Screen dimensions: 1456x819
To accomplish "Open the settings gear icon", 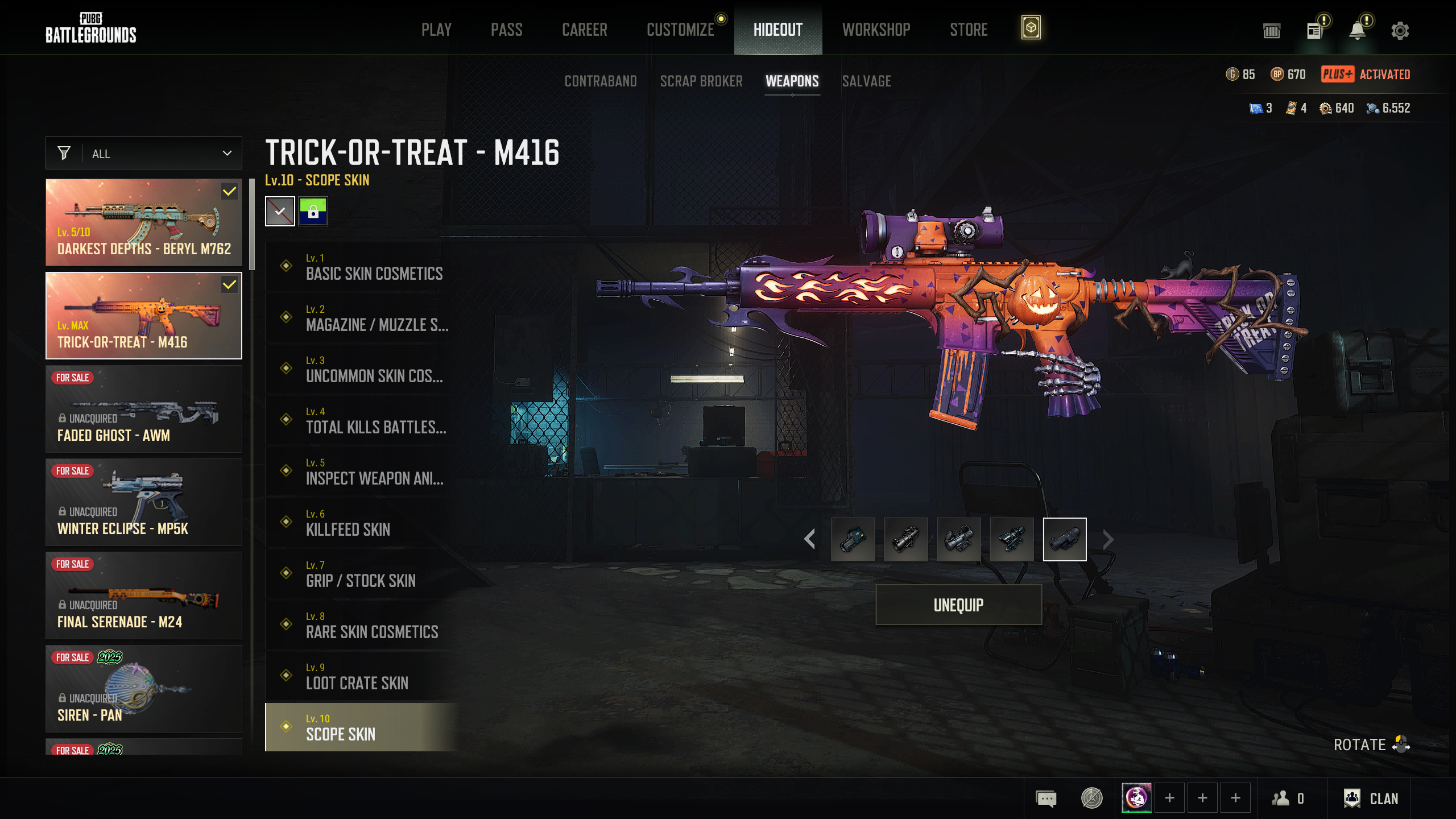I will [x=1400, y=31].
